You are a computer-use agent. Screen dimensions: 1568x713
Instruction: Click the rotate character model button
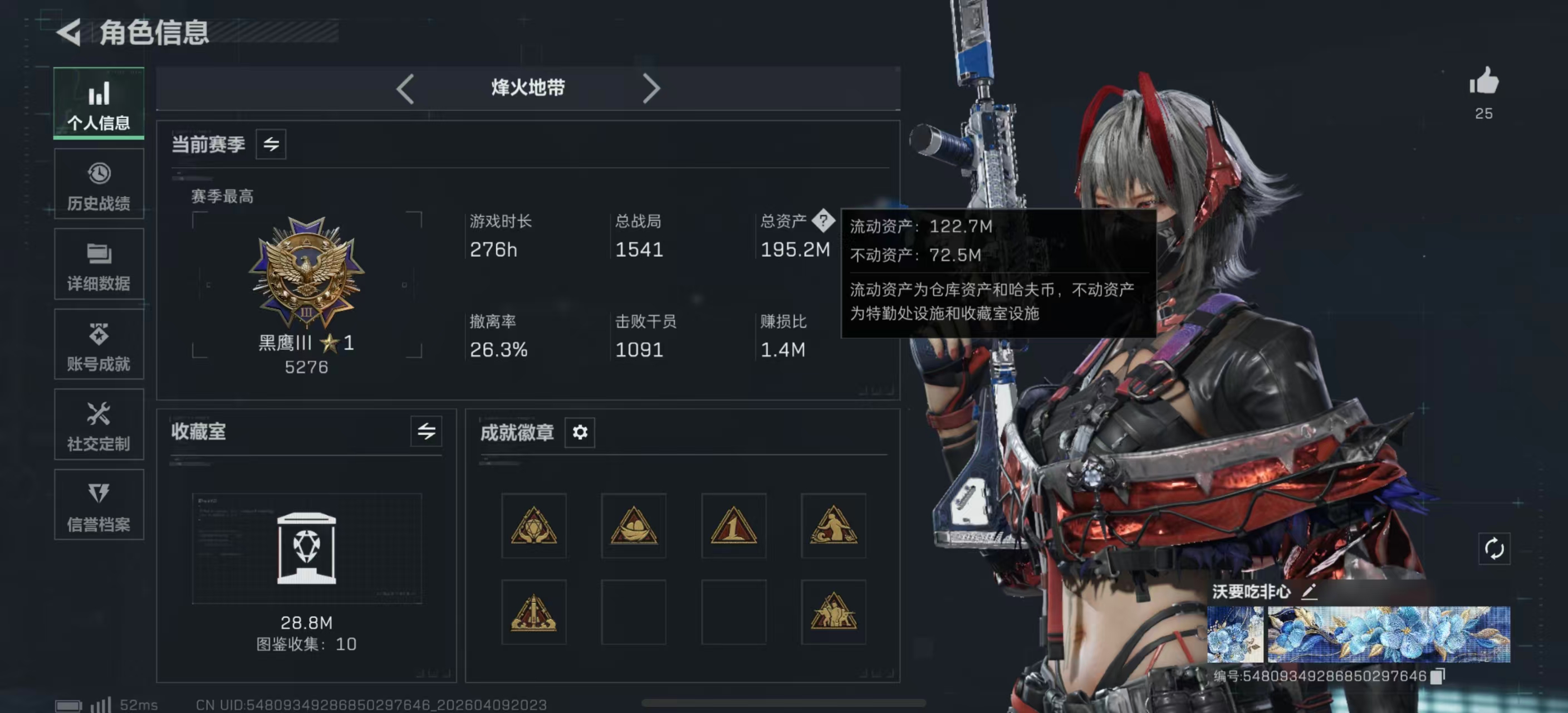coord(1494,549)
